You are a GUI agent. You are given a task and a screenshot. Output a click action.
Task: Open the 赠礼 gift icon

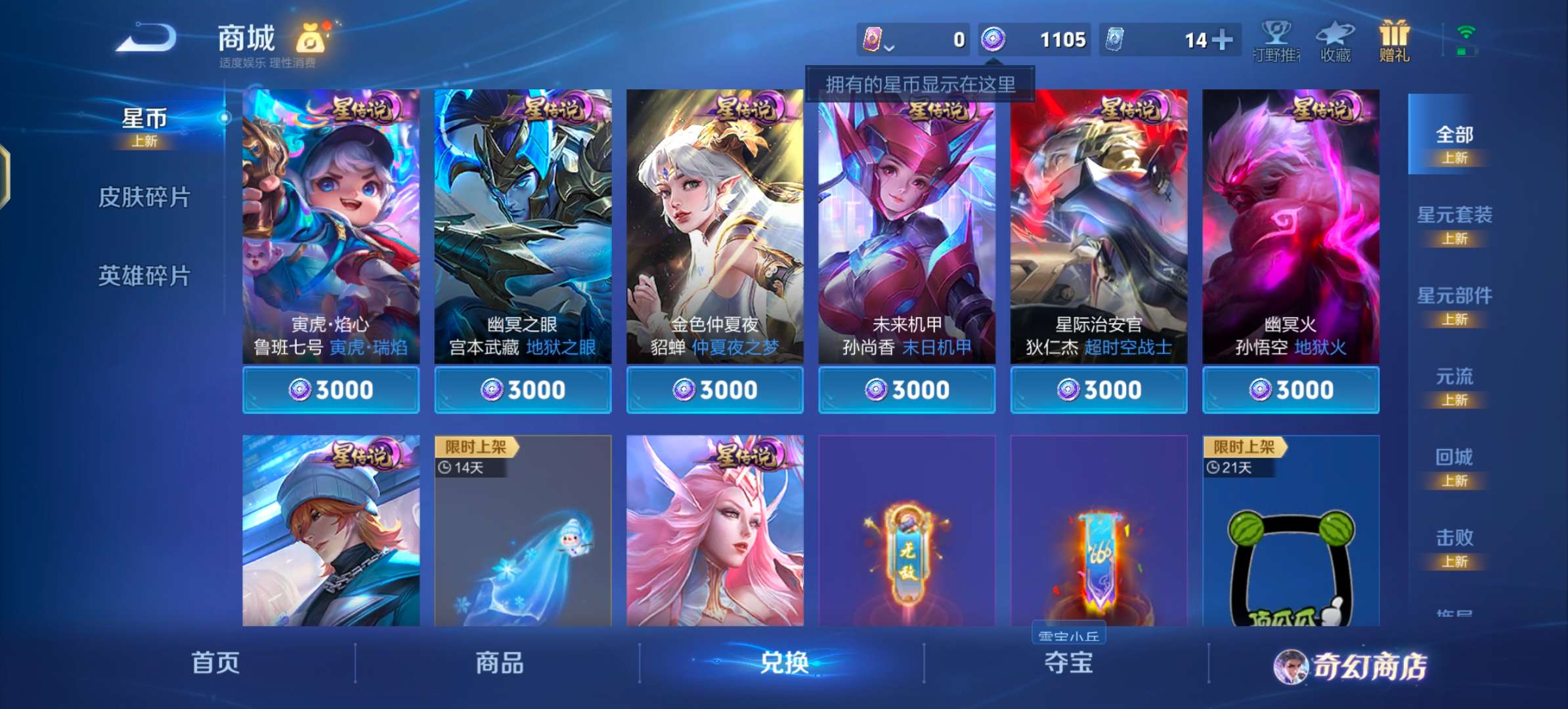click(x=1393, y=41)
